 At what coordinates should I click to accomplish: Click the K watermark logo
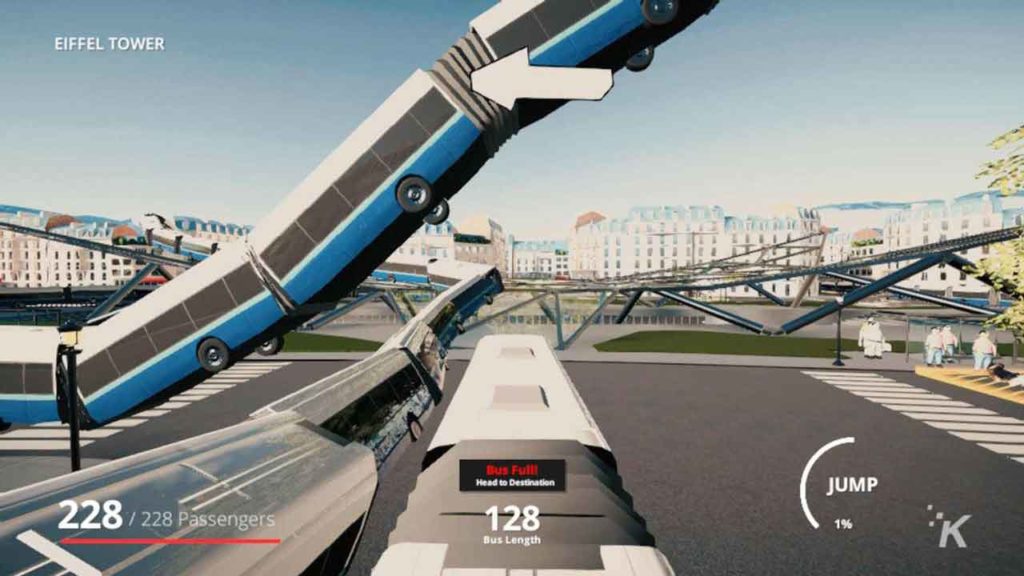[950, 526]
